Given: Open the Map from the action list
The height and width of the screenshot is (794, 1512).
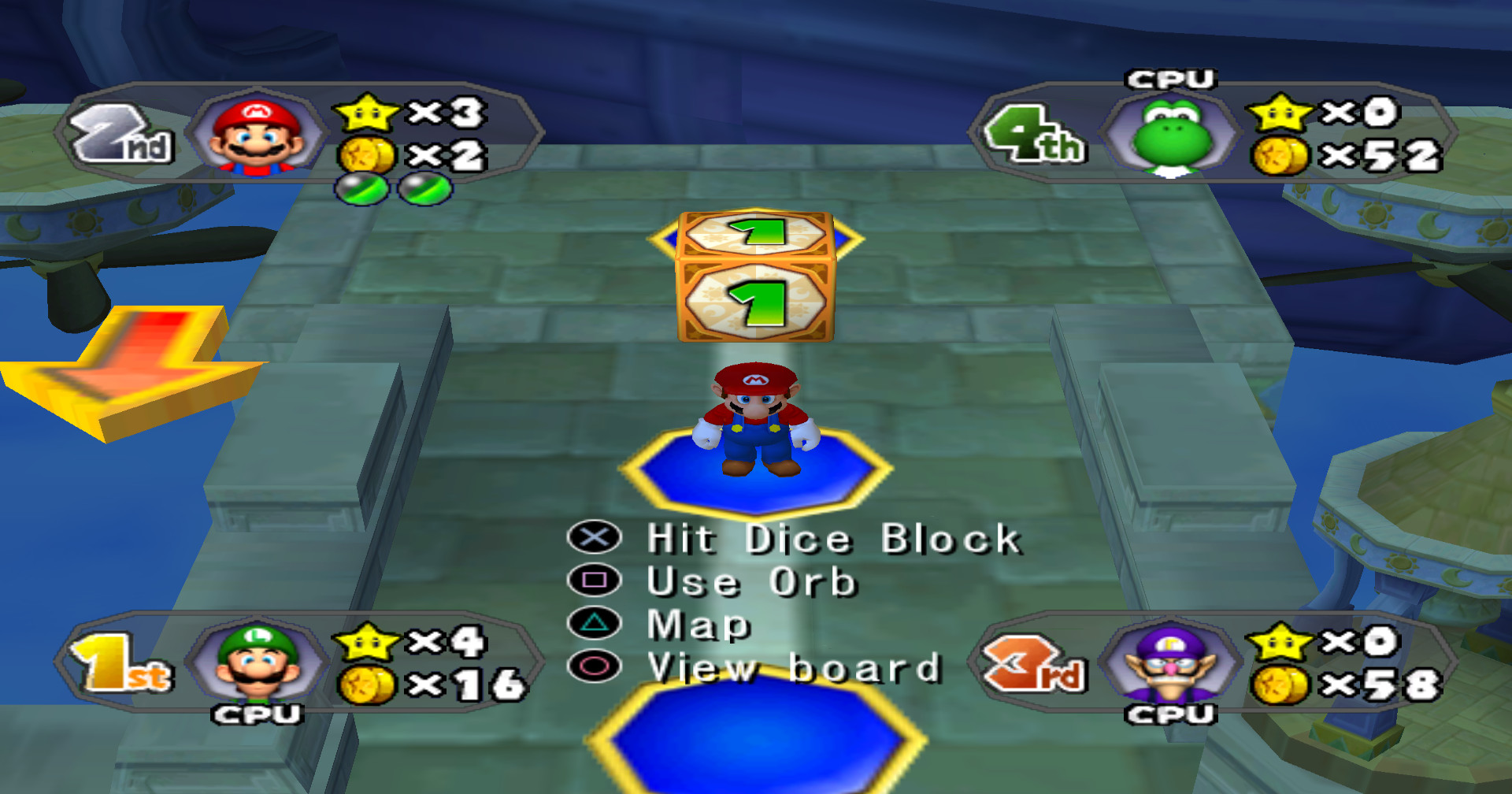Looking at the screenshot, I should 695,626.
